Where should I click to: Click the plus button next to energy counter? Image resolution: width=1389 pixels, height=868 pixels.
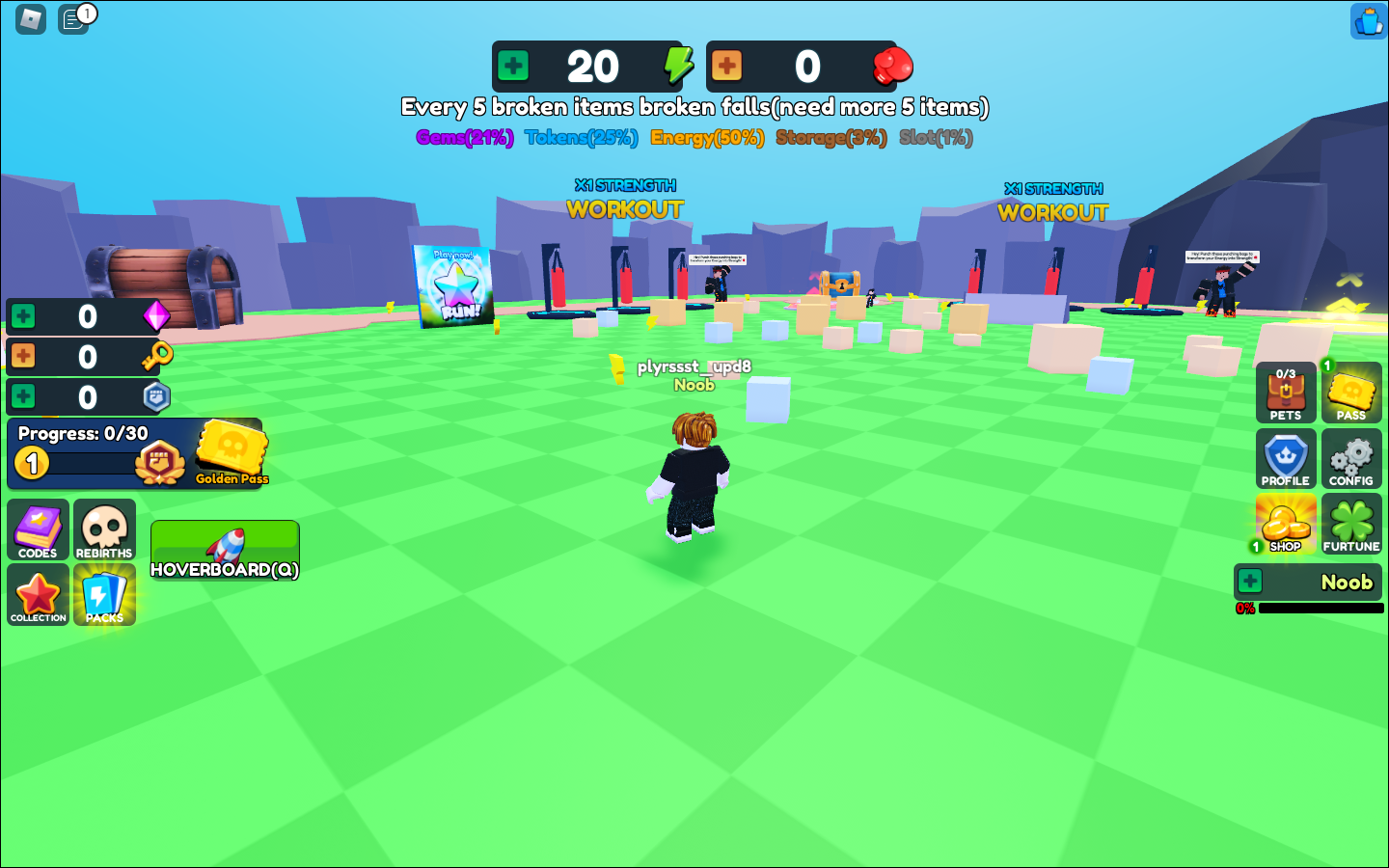pos(513,67)
